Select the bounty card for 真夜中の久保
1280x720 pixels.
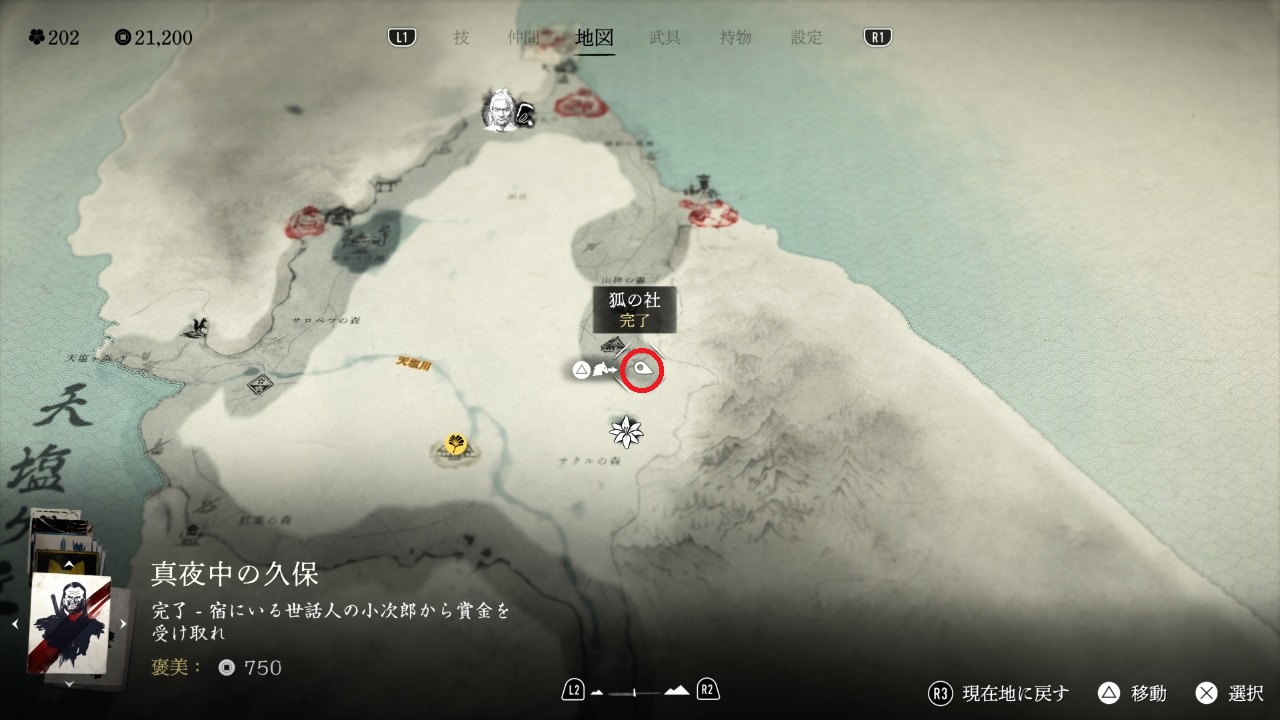click(69, 624)
